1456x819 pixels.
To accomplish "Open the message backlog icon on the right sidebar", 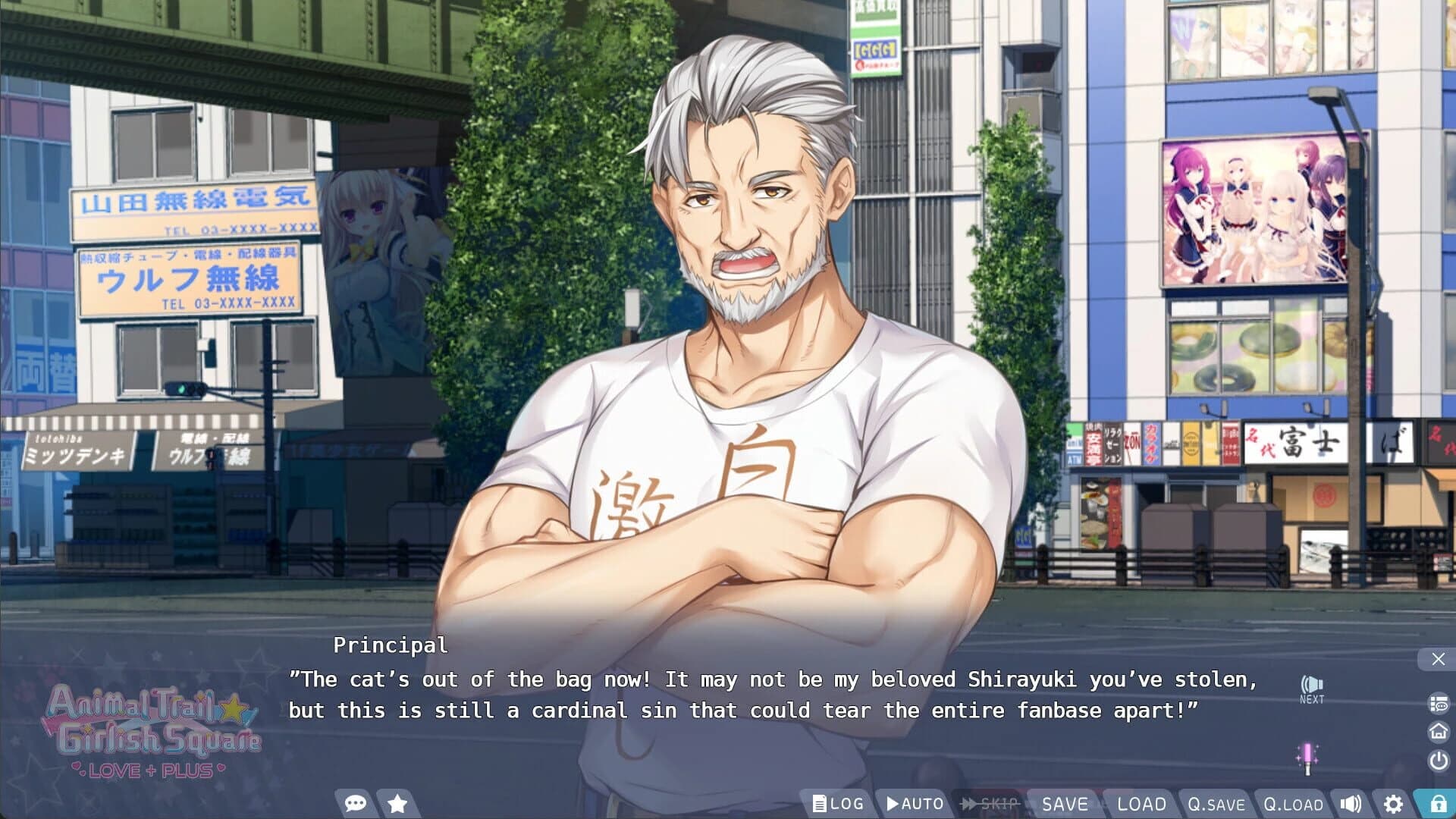I will point(1437,705).
